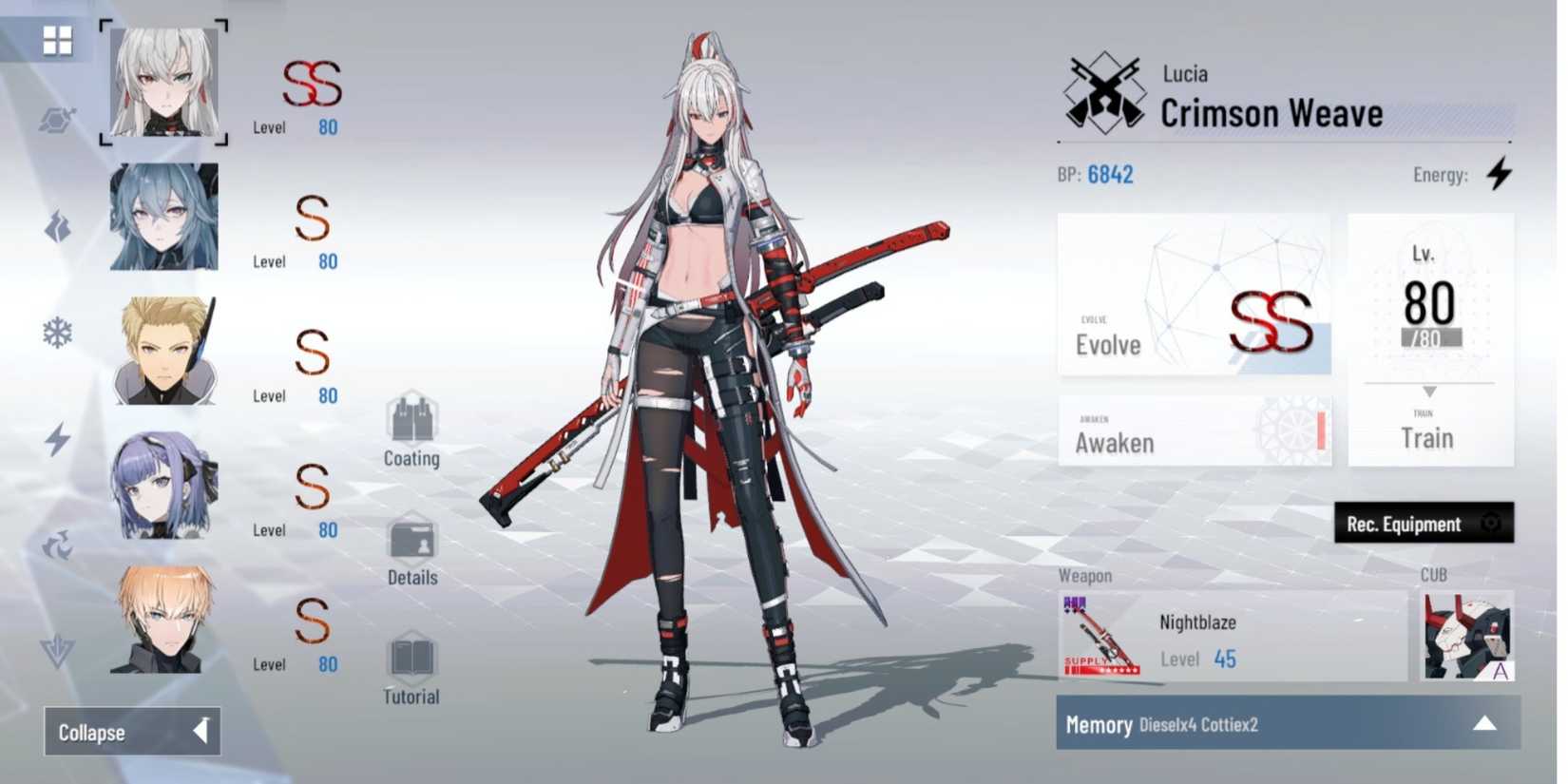Select the CUB thumbnail portrait

click(1467, 637)
